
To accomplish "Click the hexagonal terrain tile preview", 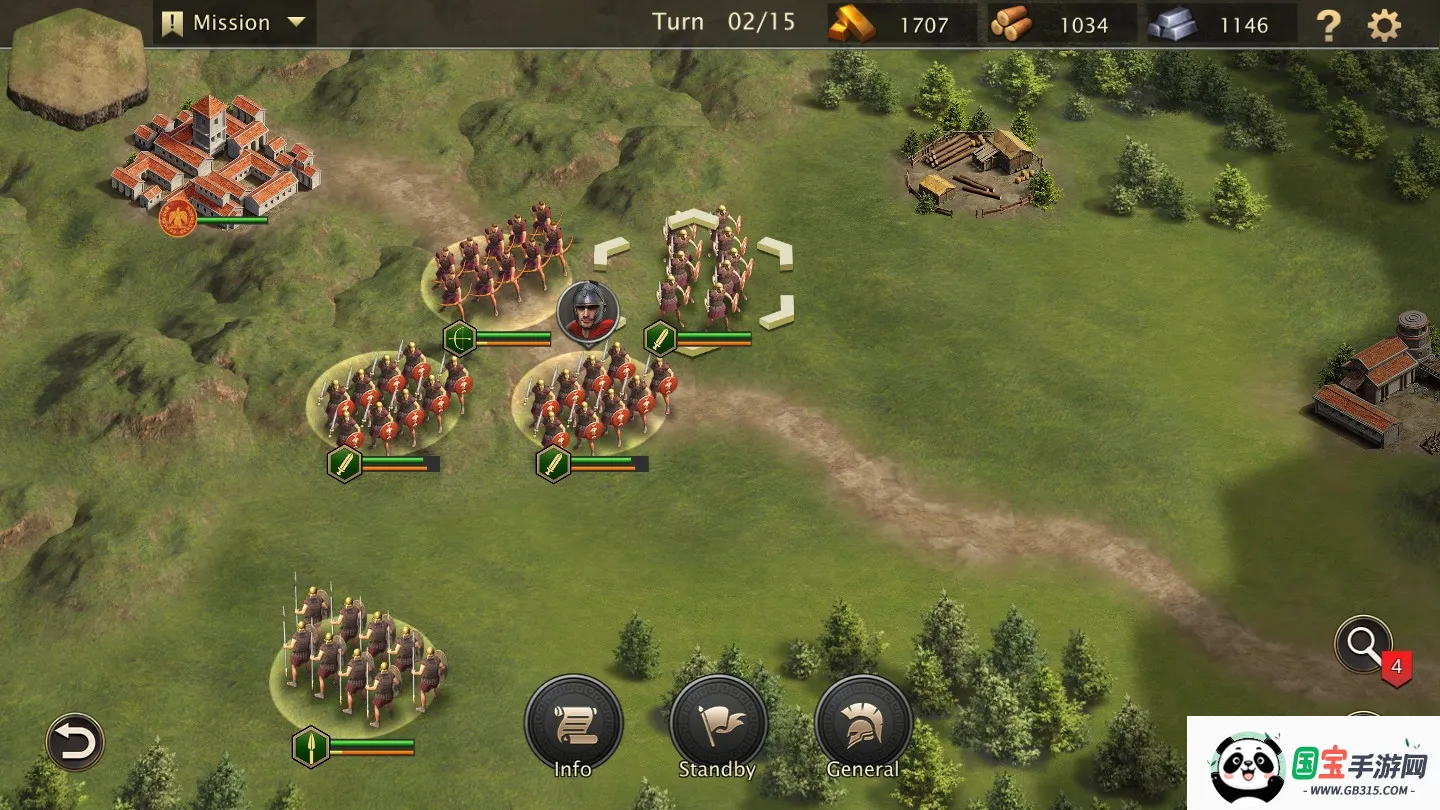I will click(x=77, y=67).
